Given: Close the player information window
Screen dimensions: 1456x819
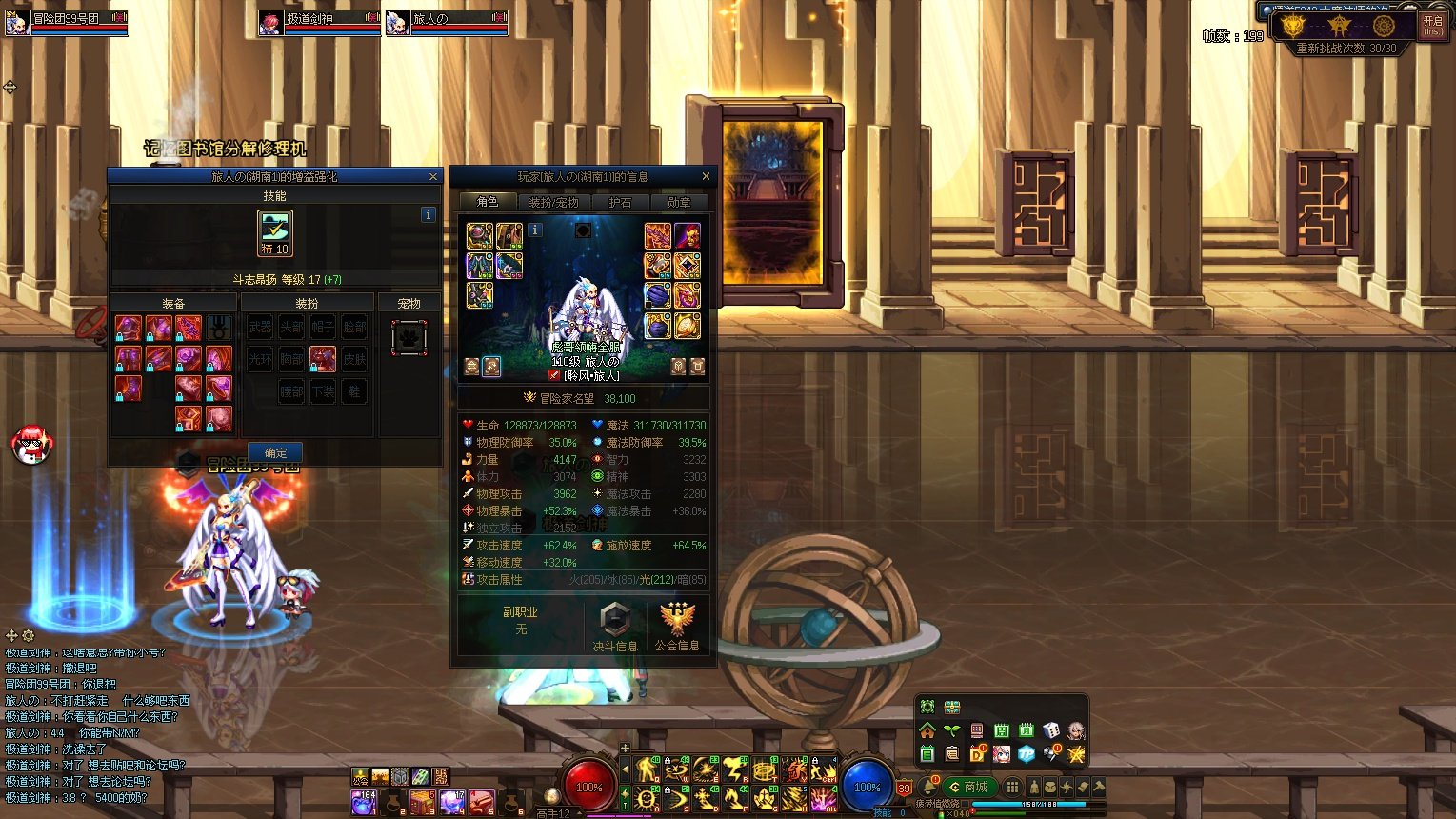Looking at the screenshot, I should 706,176.
